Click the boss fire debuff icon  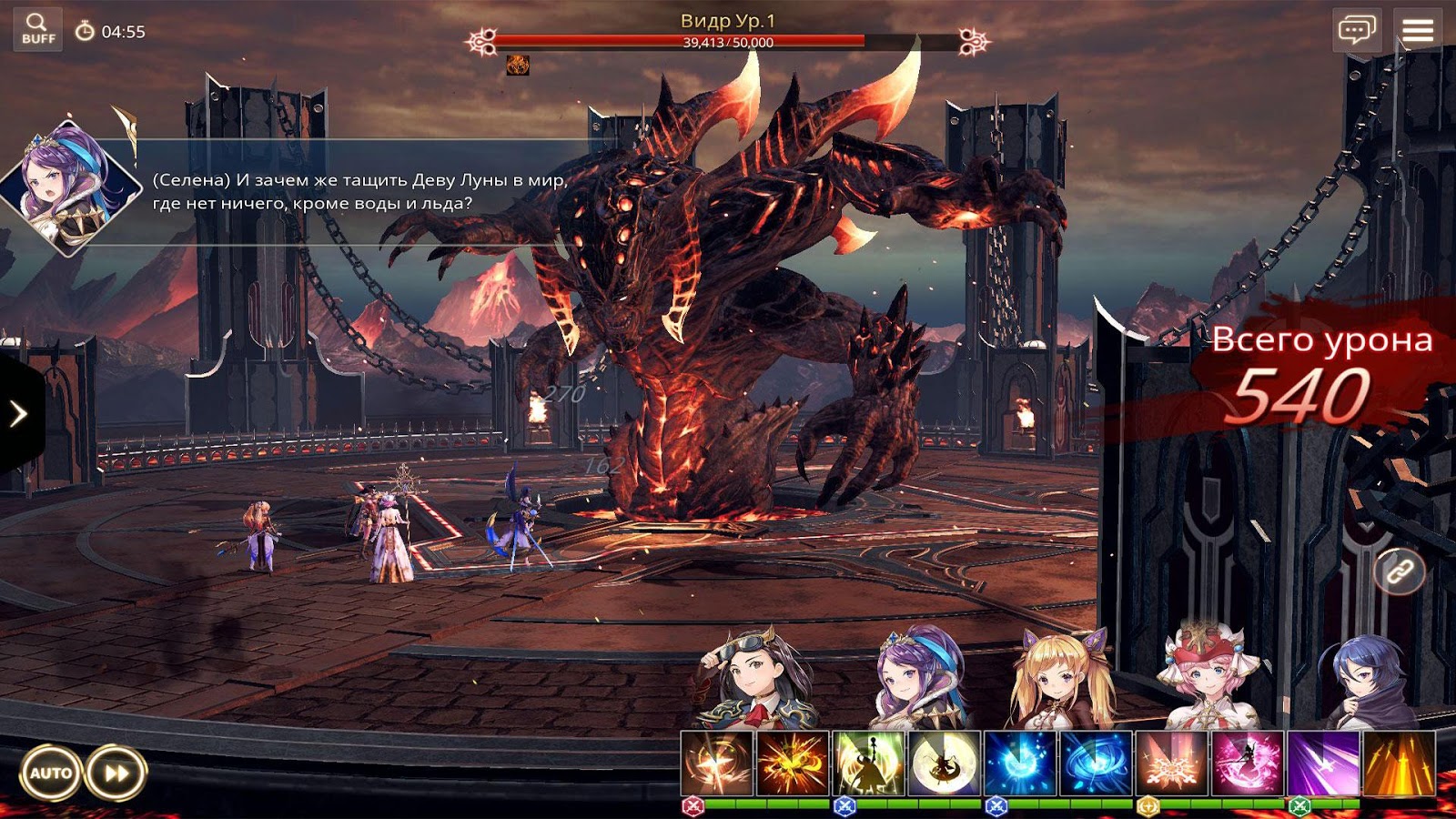point(518,65)
